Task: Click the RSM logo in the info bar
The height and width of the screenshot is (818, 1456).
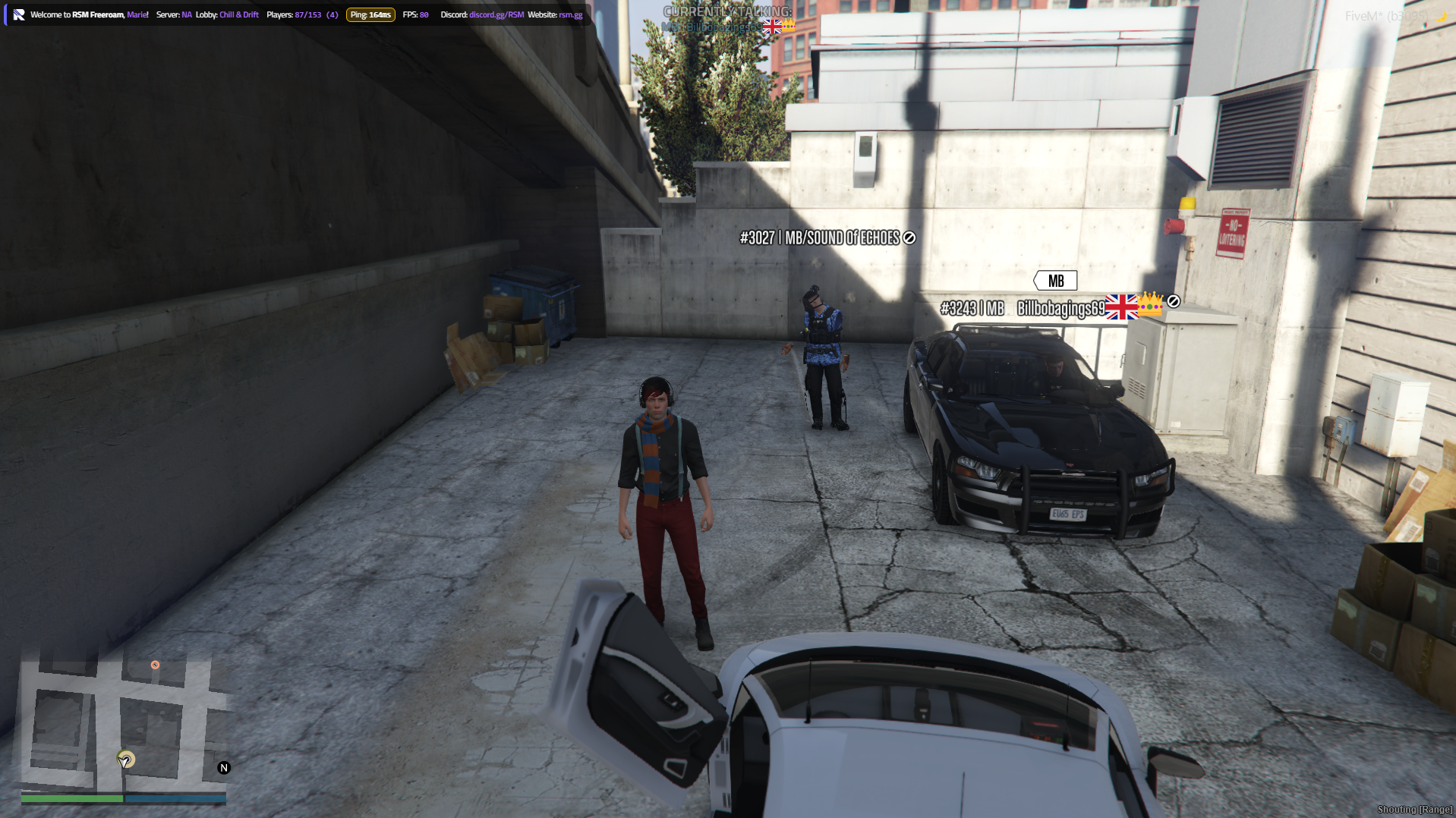Action: click(19, 15)
